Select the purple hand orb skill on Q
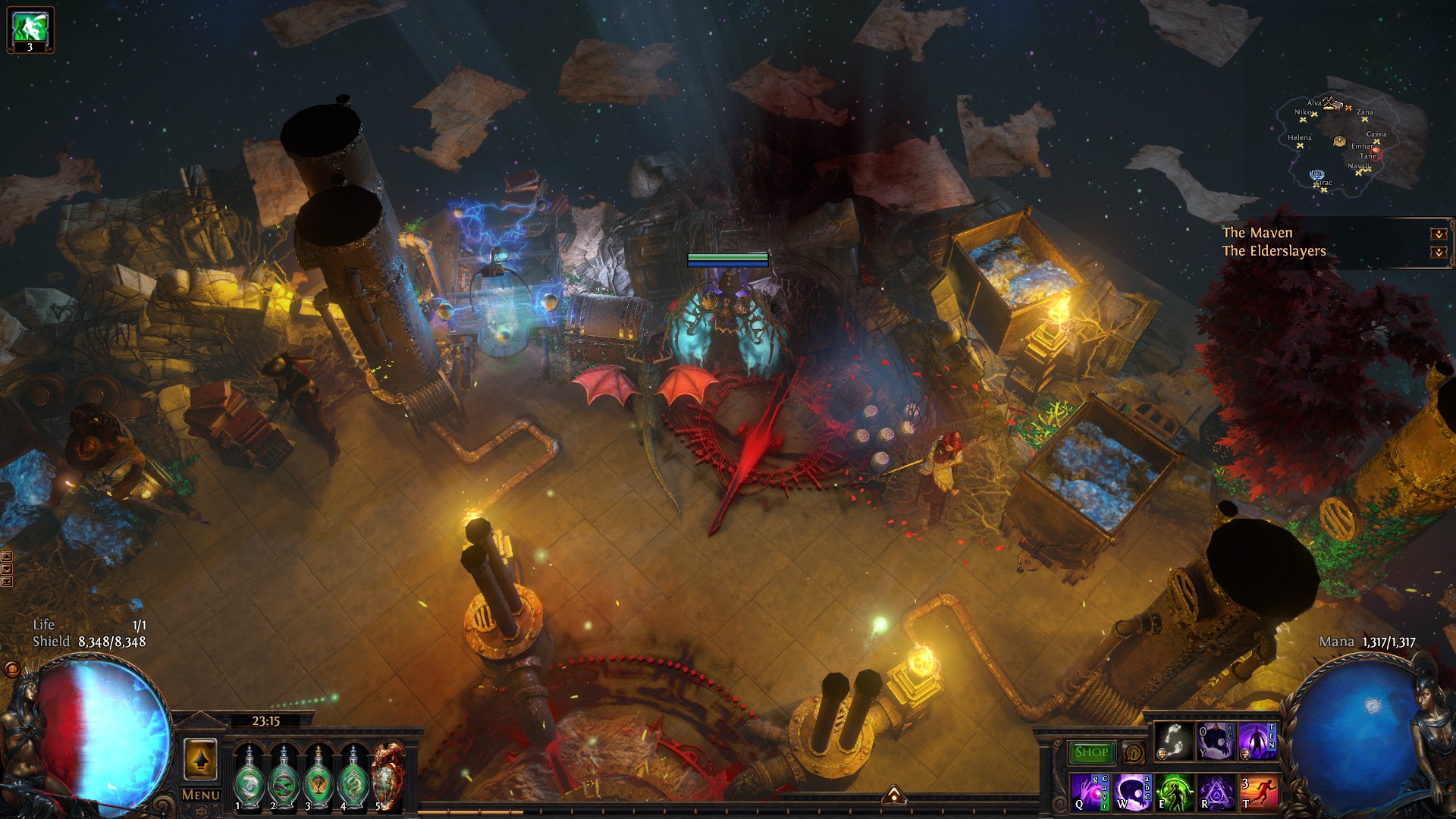 [x=1090, y=792]
